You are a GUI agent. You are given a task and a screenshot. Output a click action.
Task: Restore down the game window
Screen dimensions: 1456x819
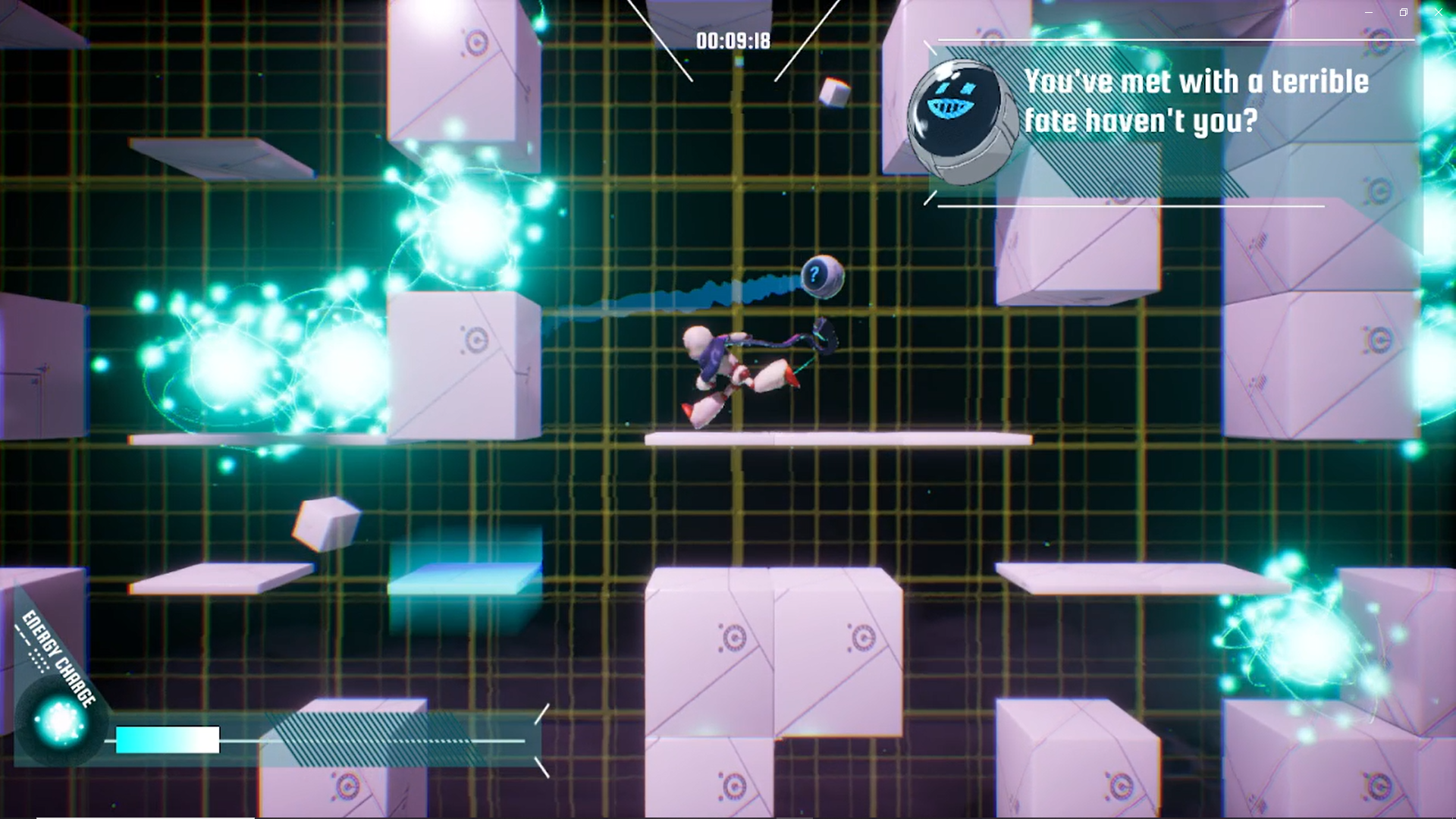pyautogui.click(x=1403, y=13)
